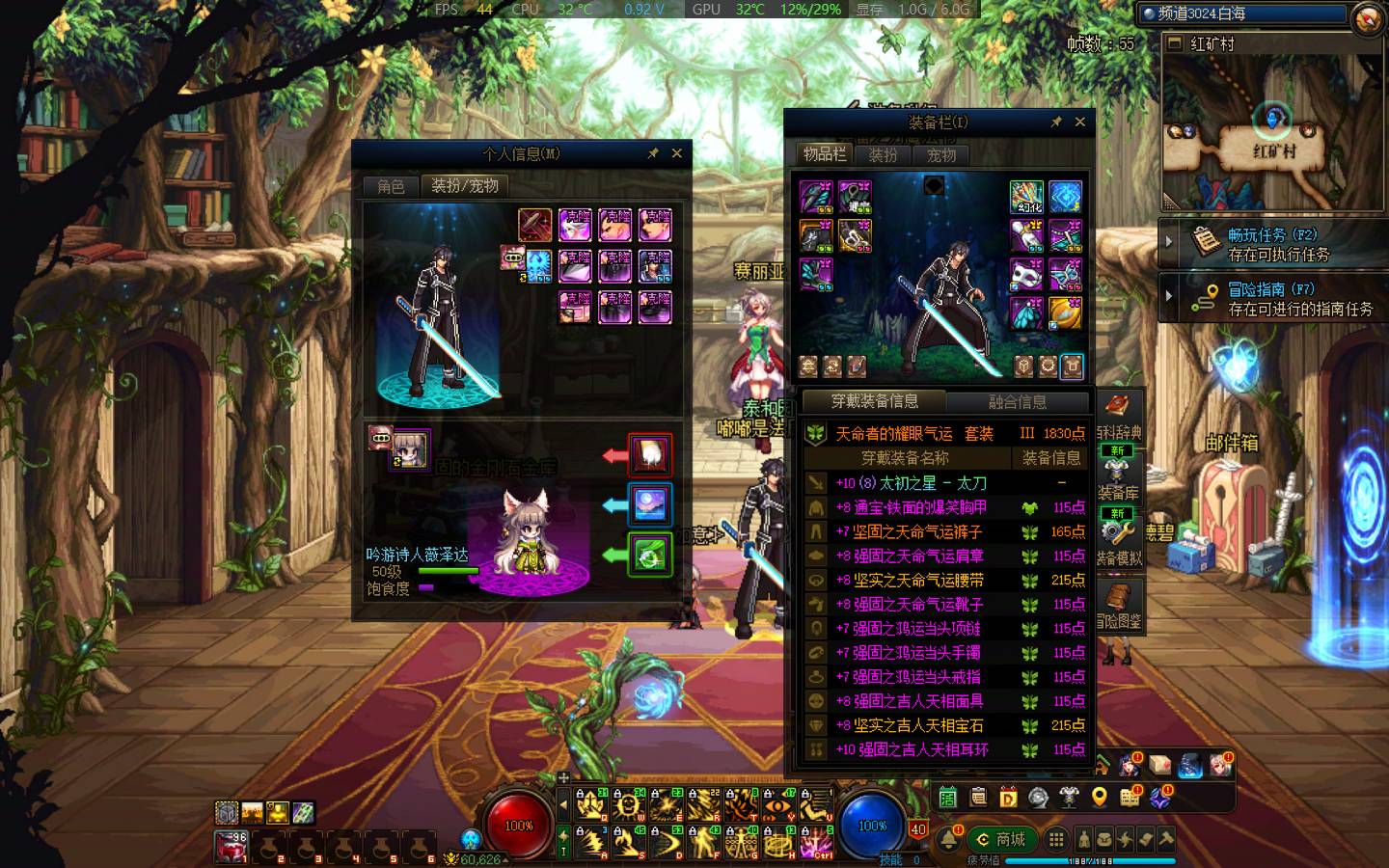This screenshot has width=1389, height=868.
Task: Switch to the 装扮 tab in equipment window
Action: pos(883,154)
